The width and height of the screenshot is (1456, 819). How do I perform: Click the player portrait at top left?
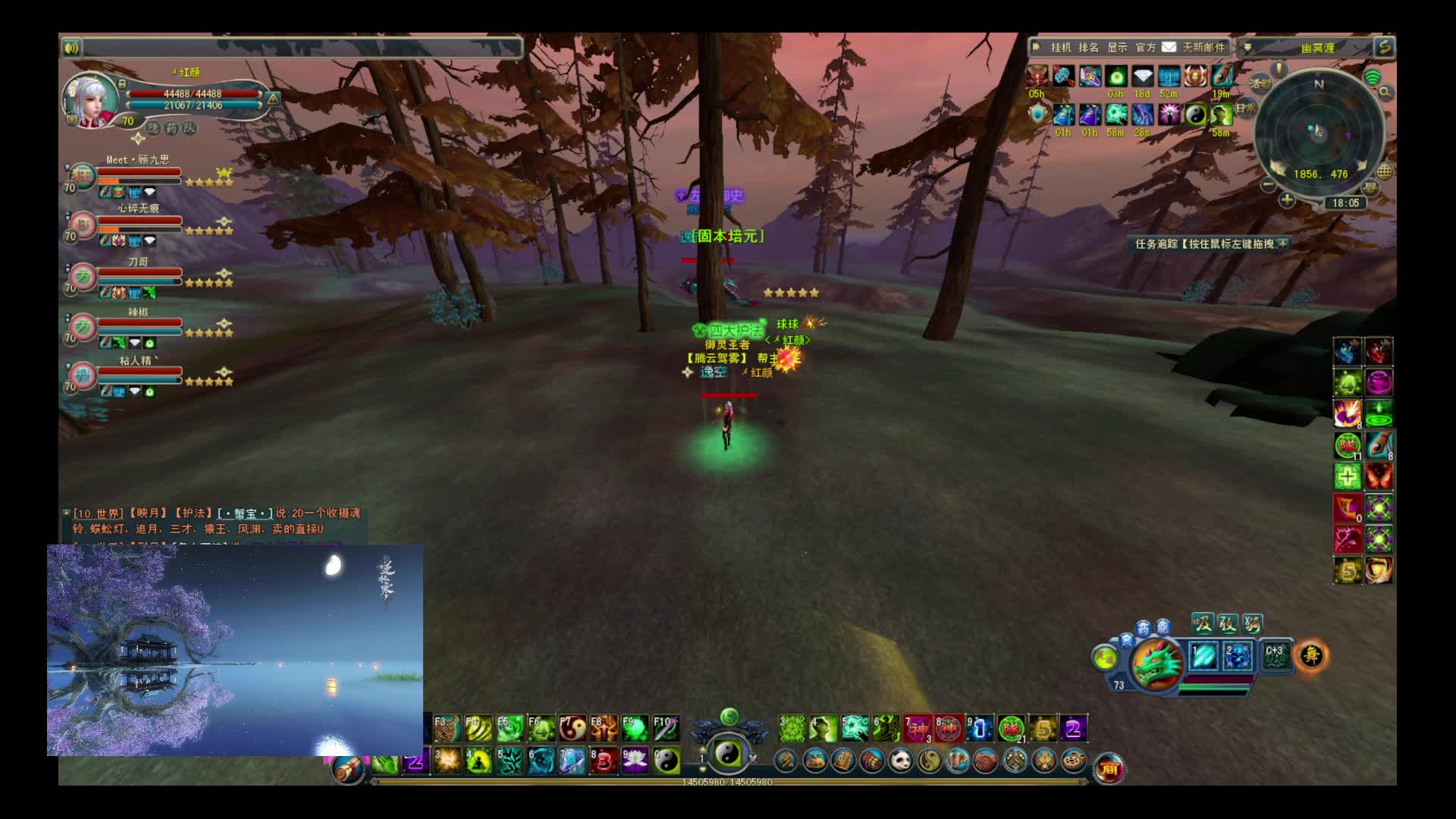(90, 99)
